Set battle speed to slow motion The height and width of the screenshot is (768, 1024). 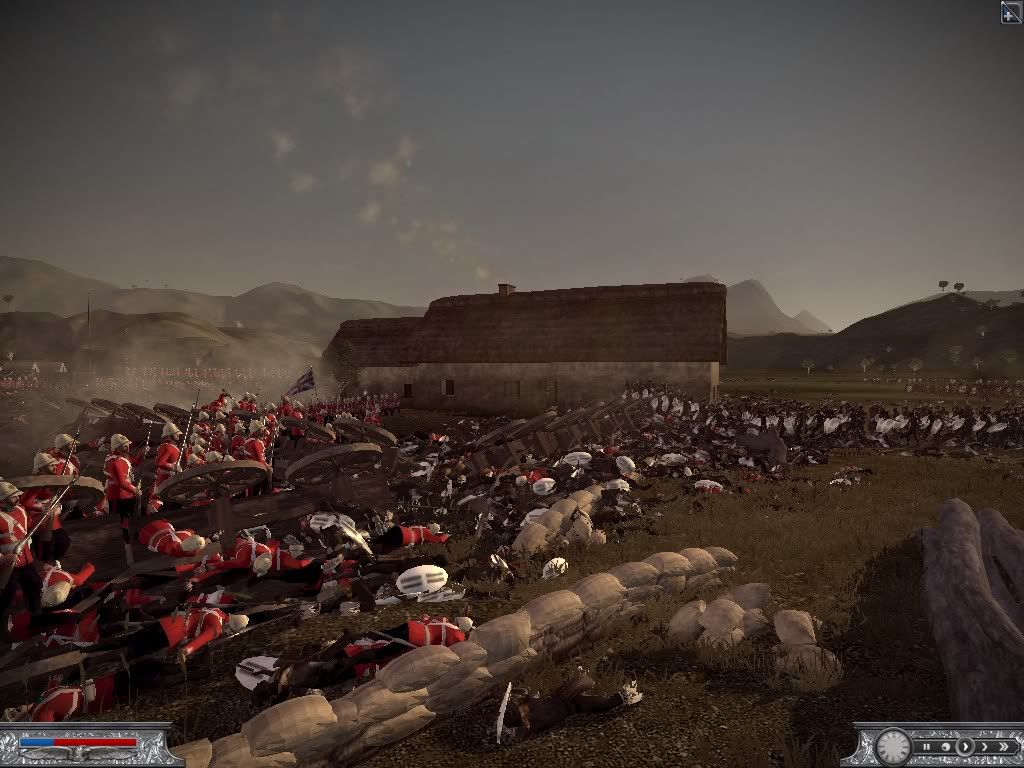944,746
